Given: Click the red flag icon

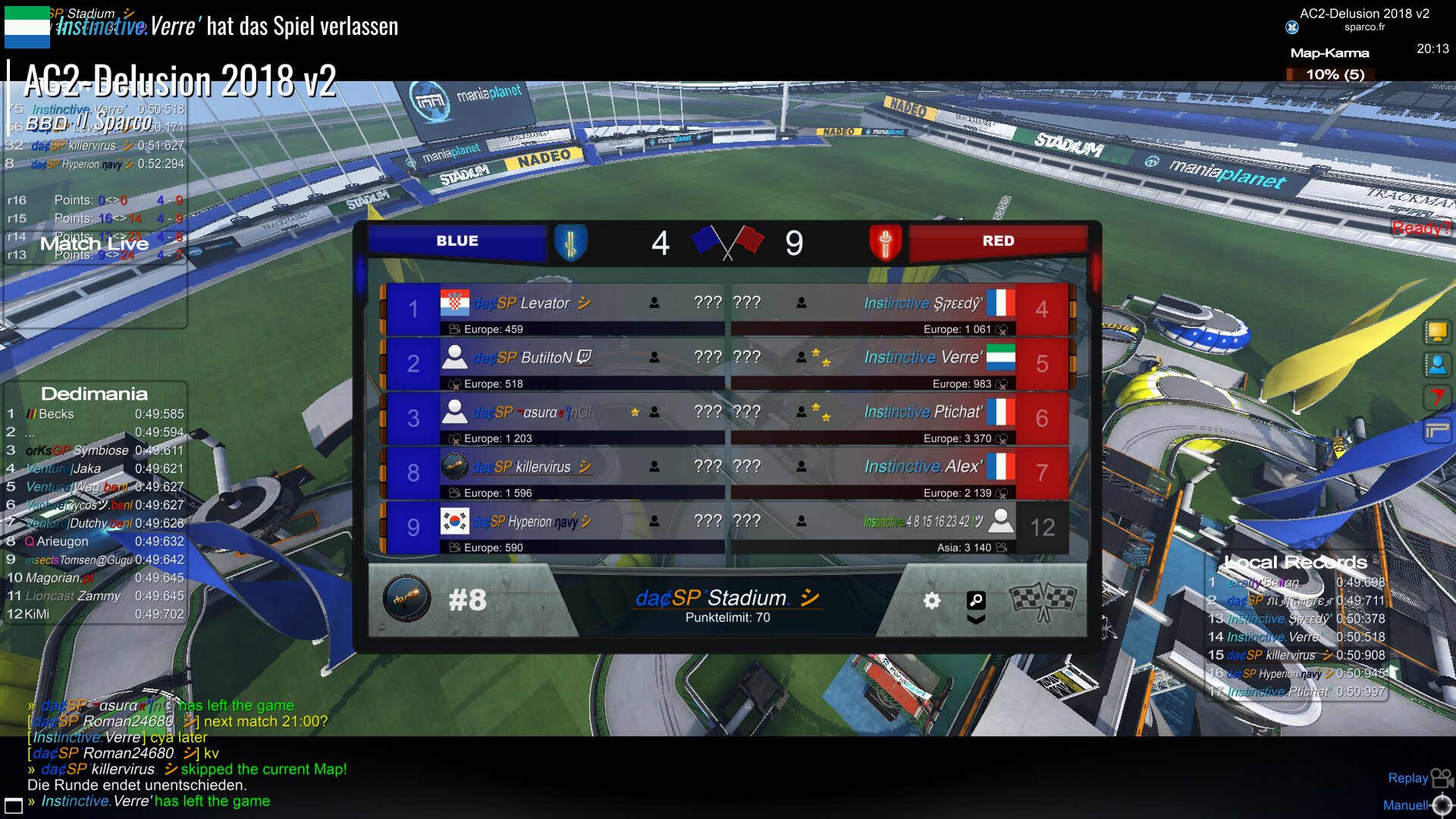Looking at the screenshot, I should [x=1437, y=397].
